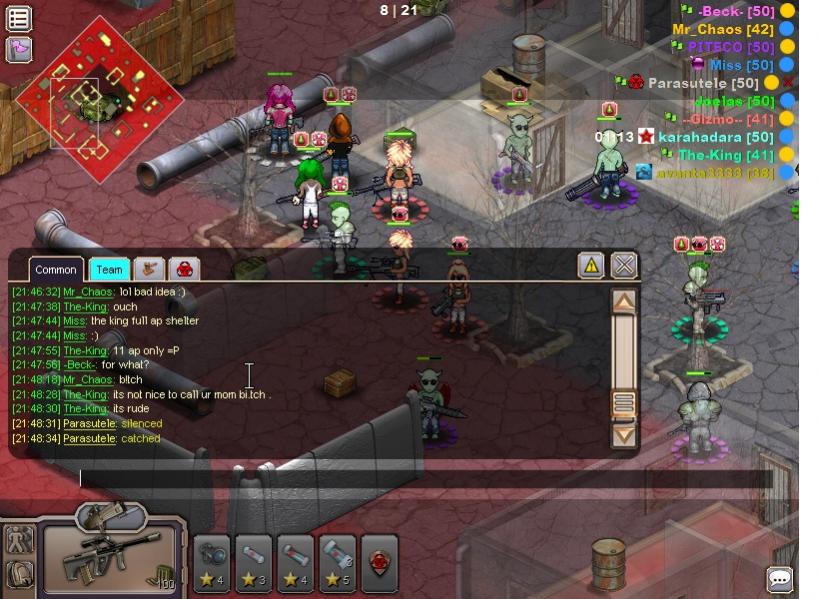Viewport: 818px width, 599px height.
Task: Activate the red biohazard hotbar slot
Action: point(379,563)
